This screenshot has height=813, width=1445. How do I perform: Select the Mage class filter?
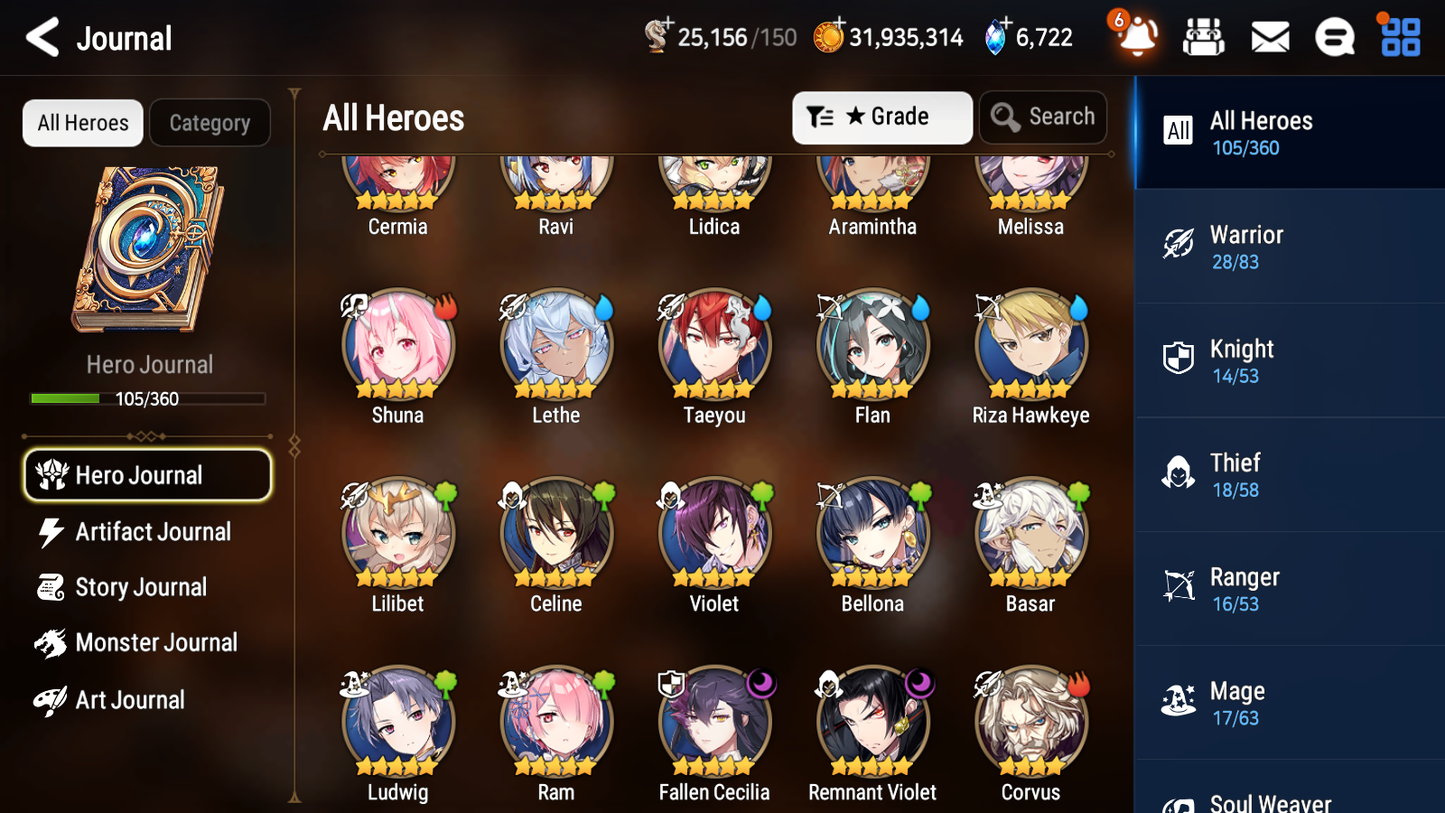pyautogui.click(x=1289, y=701)
